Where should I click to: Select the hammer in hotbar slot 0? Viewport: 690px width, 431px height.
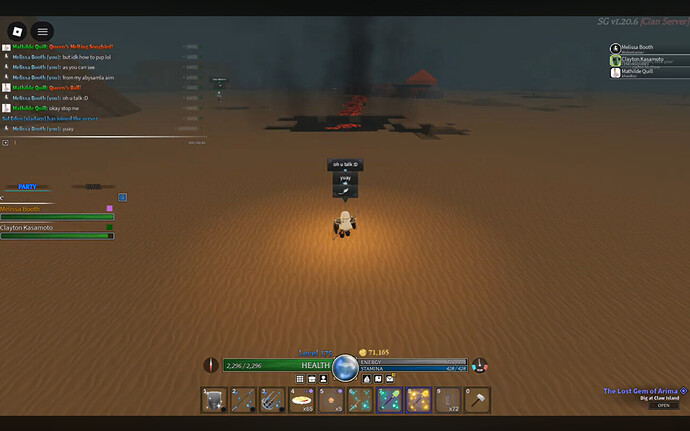point(477,400)
